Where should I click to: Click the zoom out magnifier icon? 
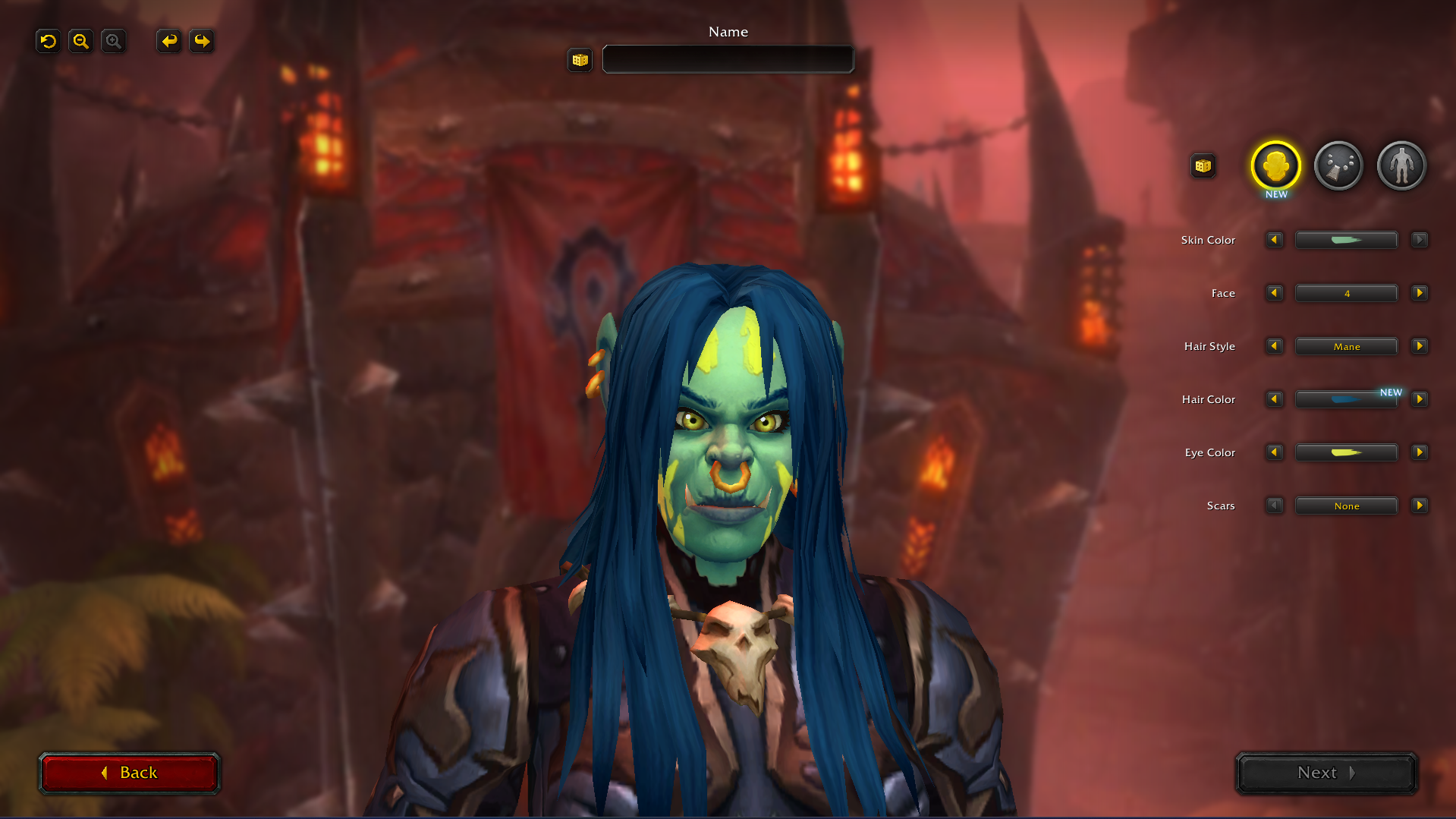pyautogui.click(x=80, y=41)
